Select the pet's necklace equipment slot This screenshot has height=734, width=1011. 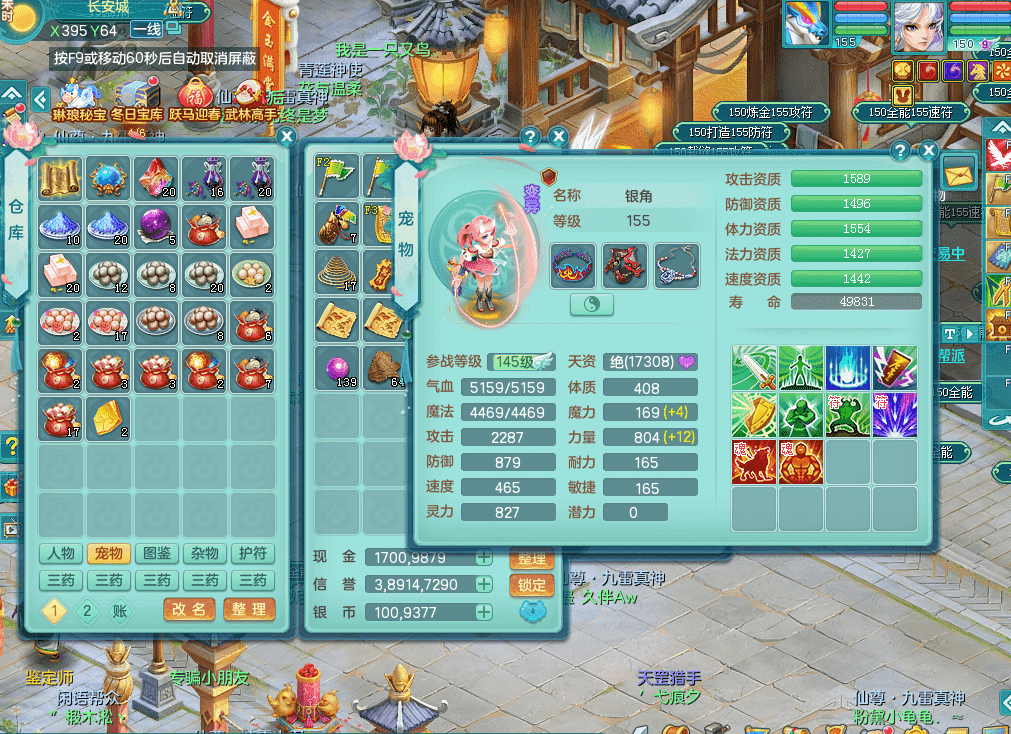coord(677,266)
